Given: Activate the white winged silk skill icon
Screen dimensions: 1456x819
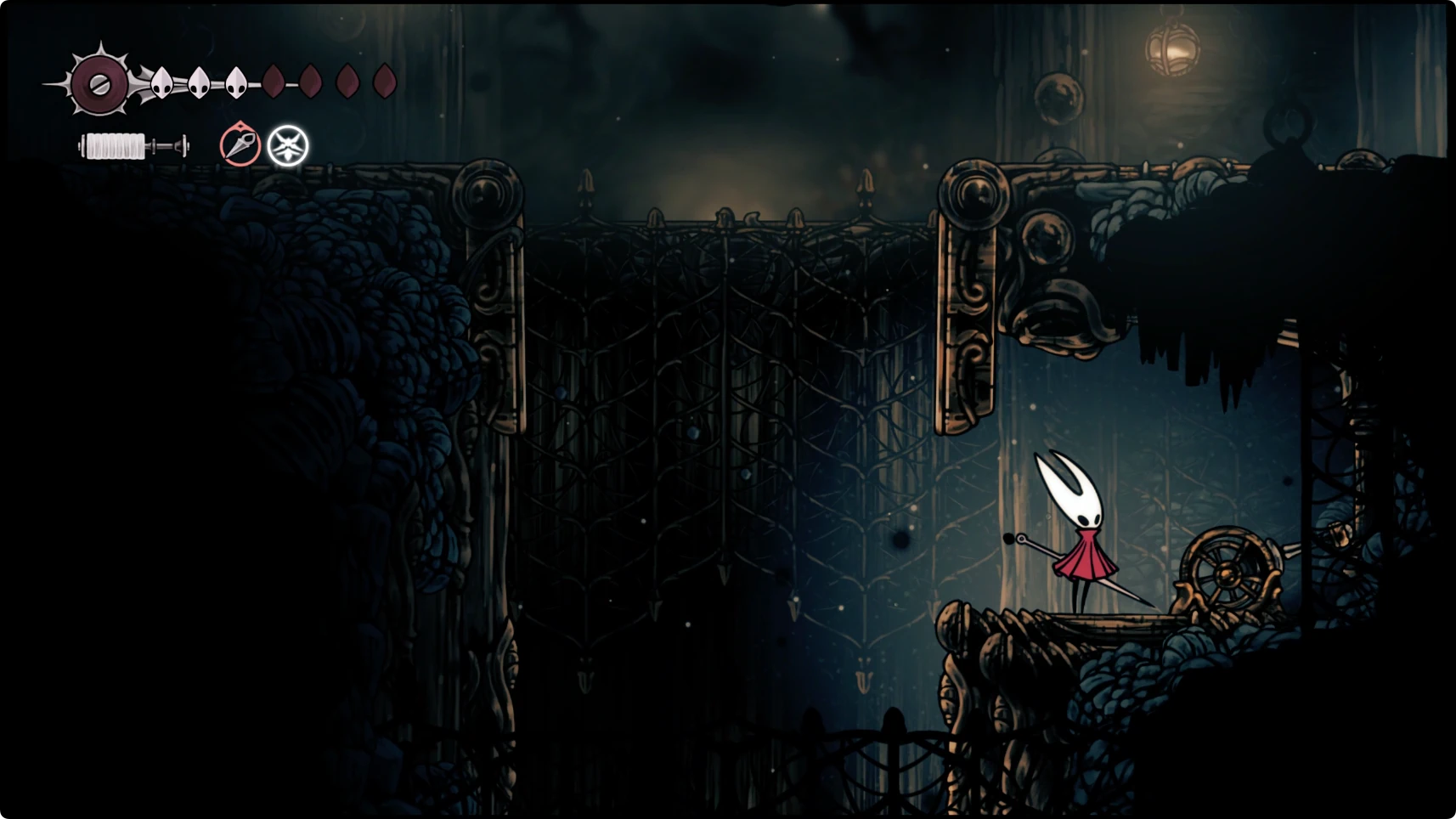Looking at the screenshot, I should (288, 146).
